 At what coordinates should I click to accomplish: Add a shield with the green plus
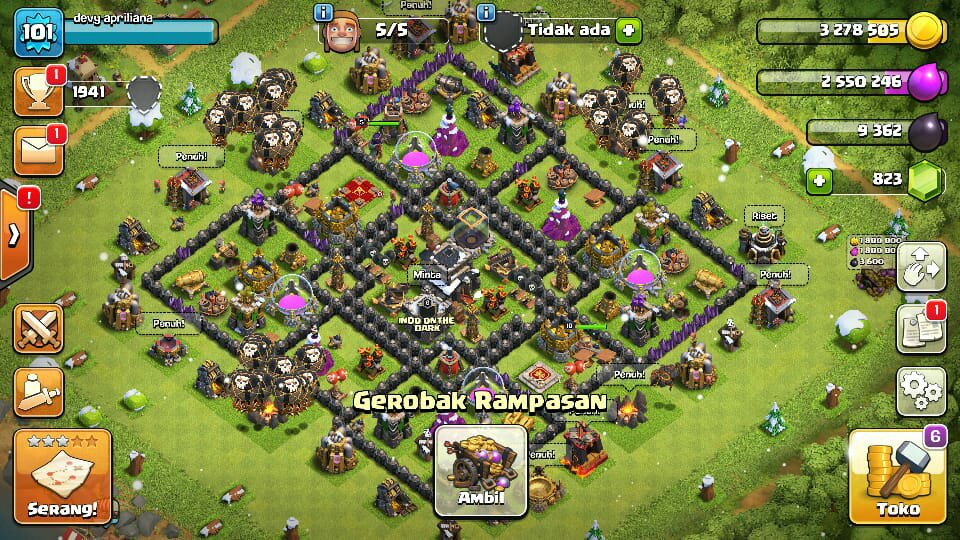tap(628, 29)
